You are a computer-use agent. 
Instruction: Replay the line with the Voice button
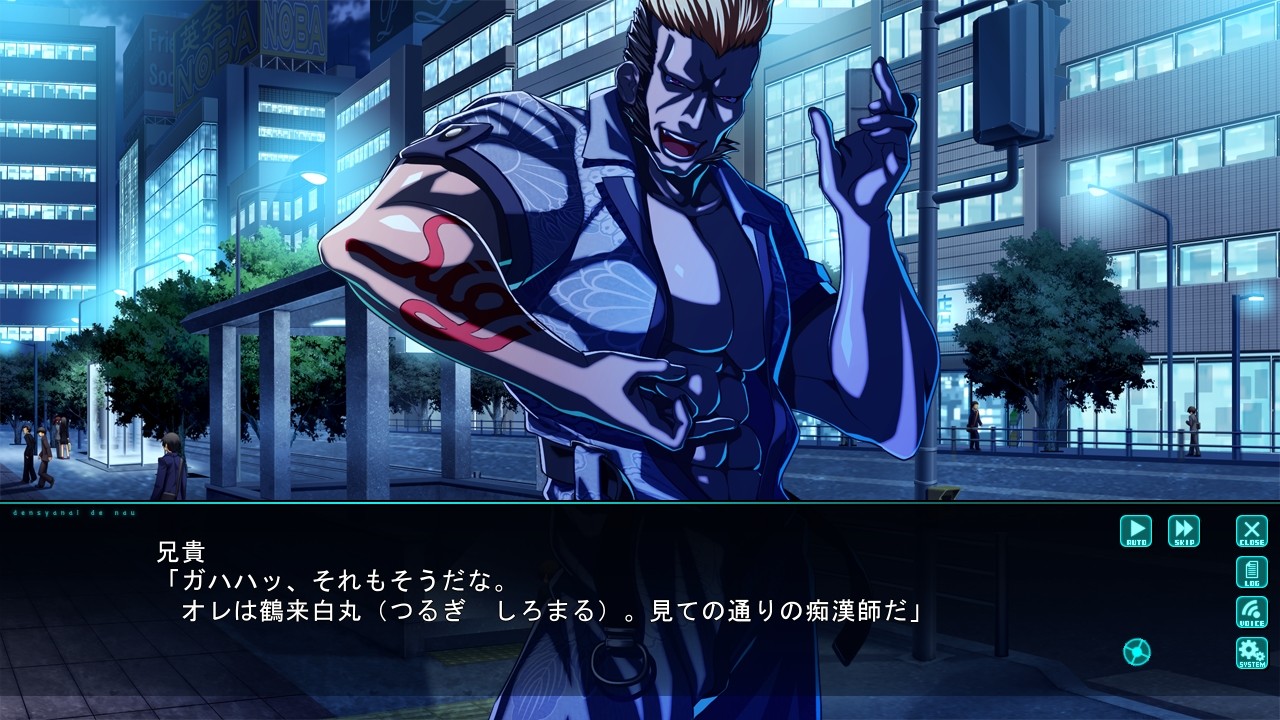tap(1251, 612)
